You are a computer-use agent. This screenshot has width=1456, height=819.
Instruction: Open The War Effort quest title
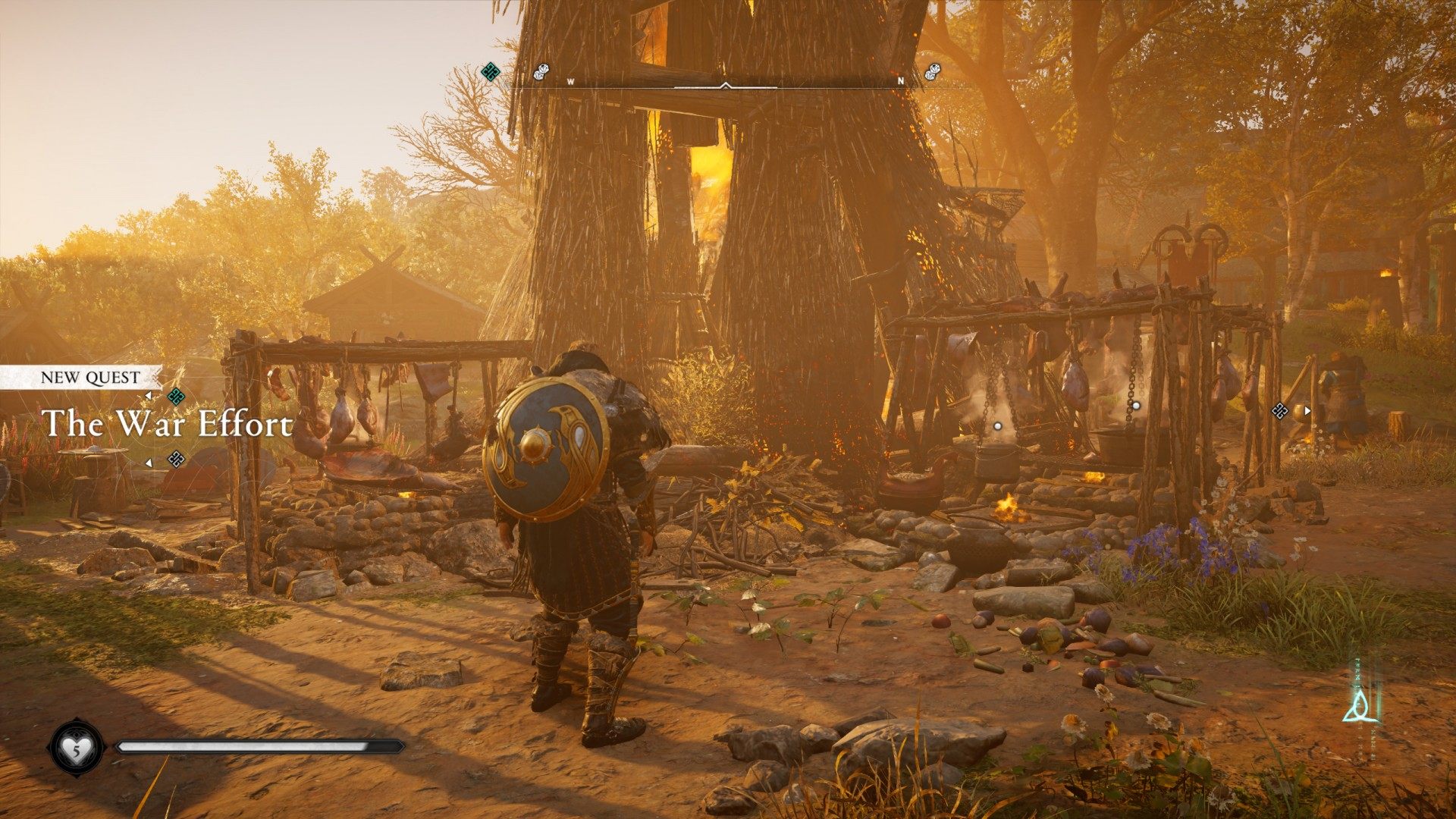(x=167, y=424)
